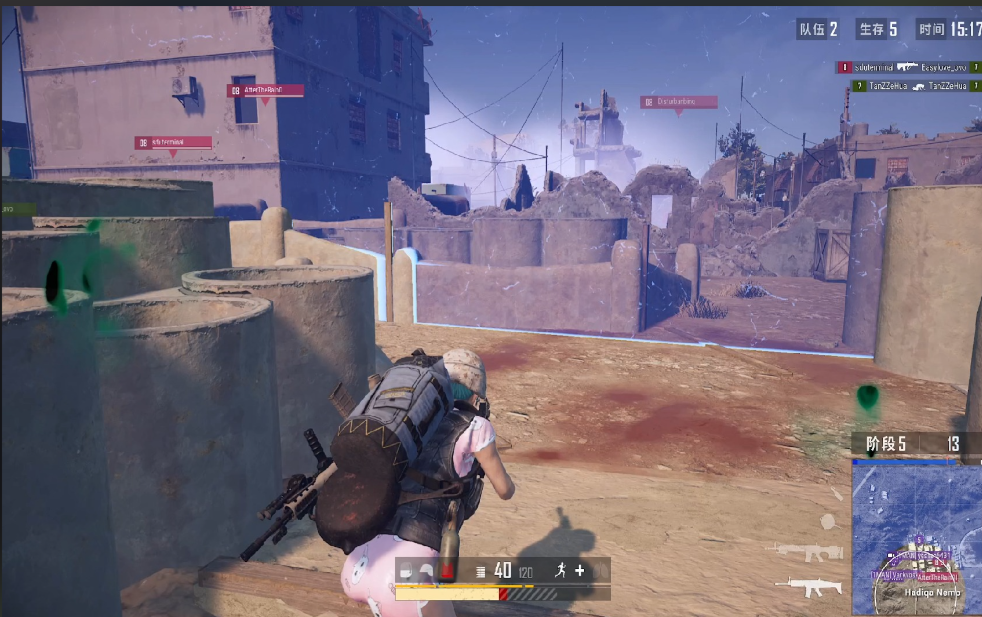
Task: Select the Disturbanbino player name tag
Action: [679, 101]
